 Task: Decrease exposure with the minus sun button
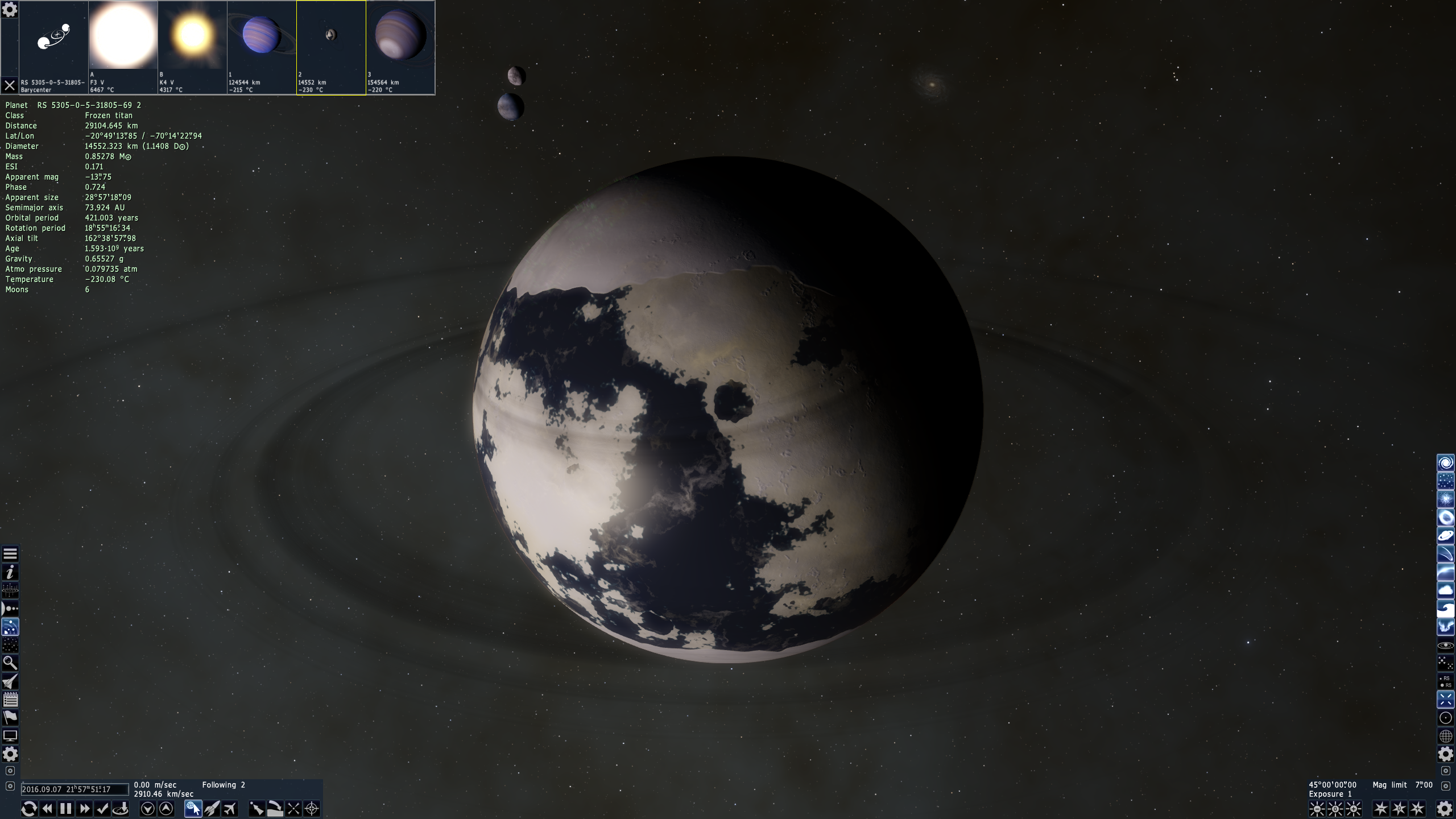(1317, 808)
